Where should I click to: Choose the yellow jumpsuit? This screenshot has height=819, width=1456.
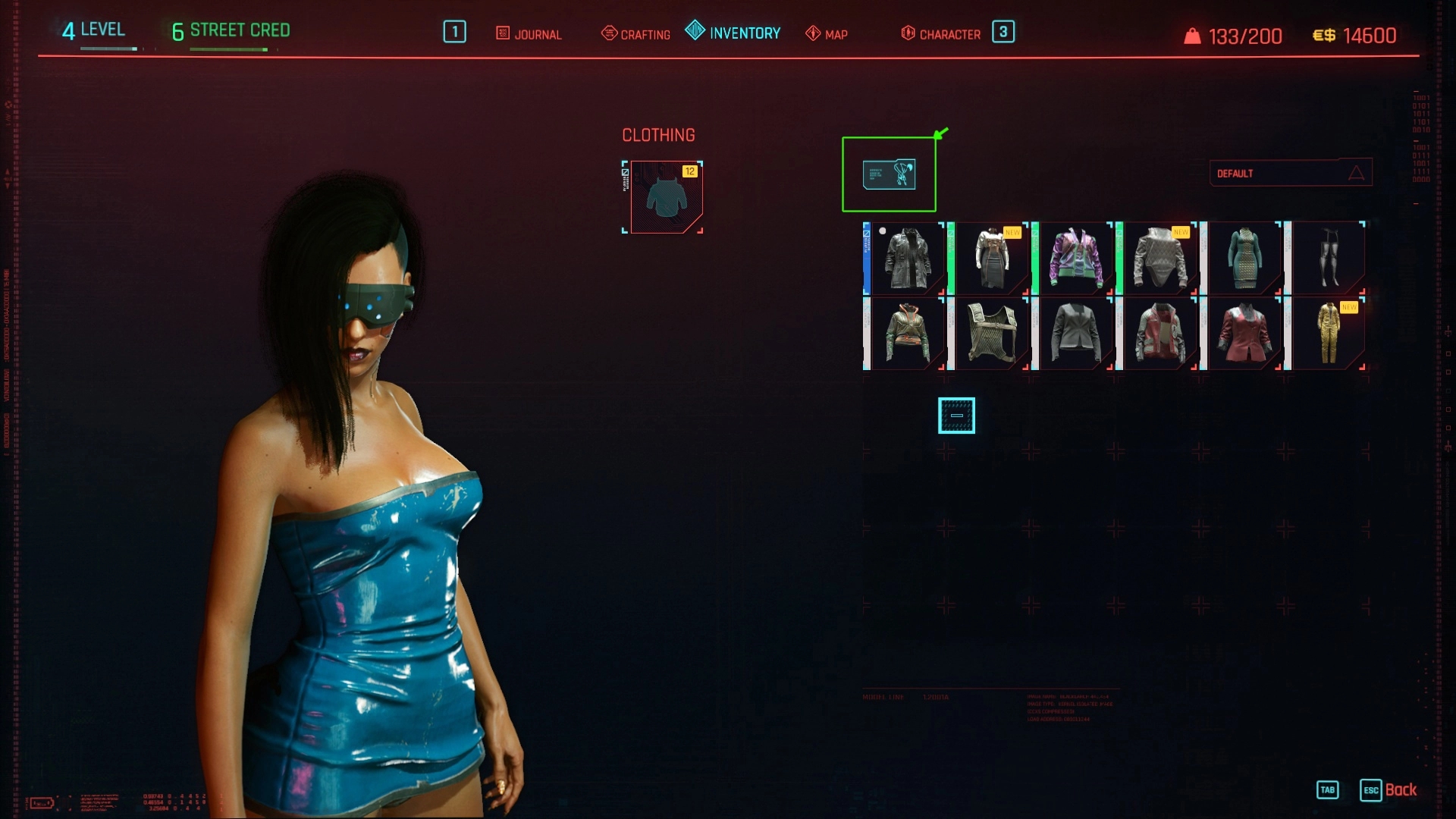point(1329,333)
